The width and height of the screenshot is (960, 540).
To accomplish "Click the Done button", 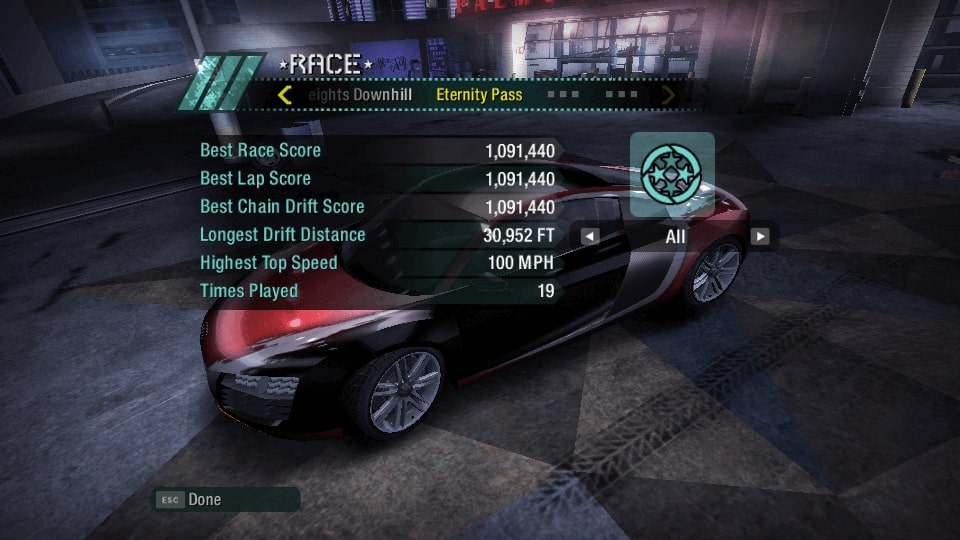I will pos(204,499).
